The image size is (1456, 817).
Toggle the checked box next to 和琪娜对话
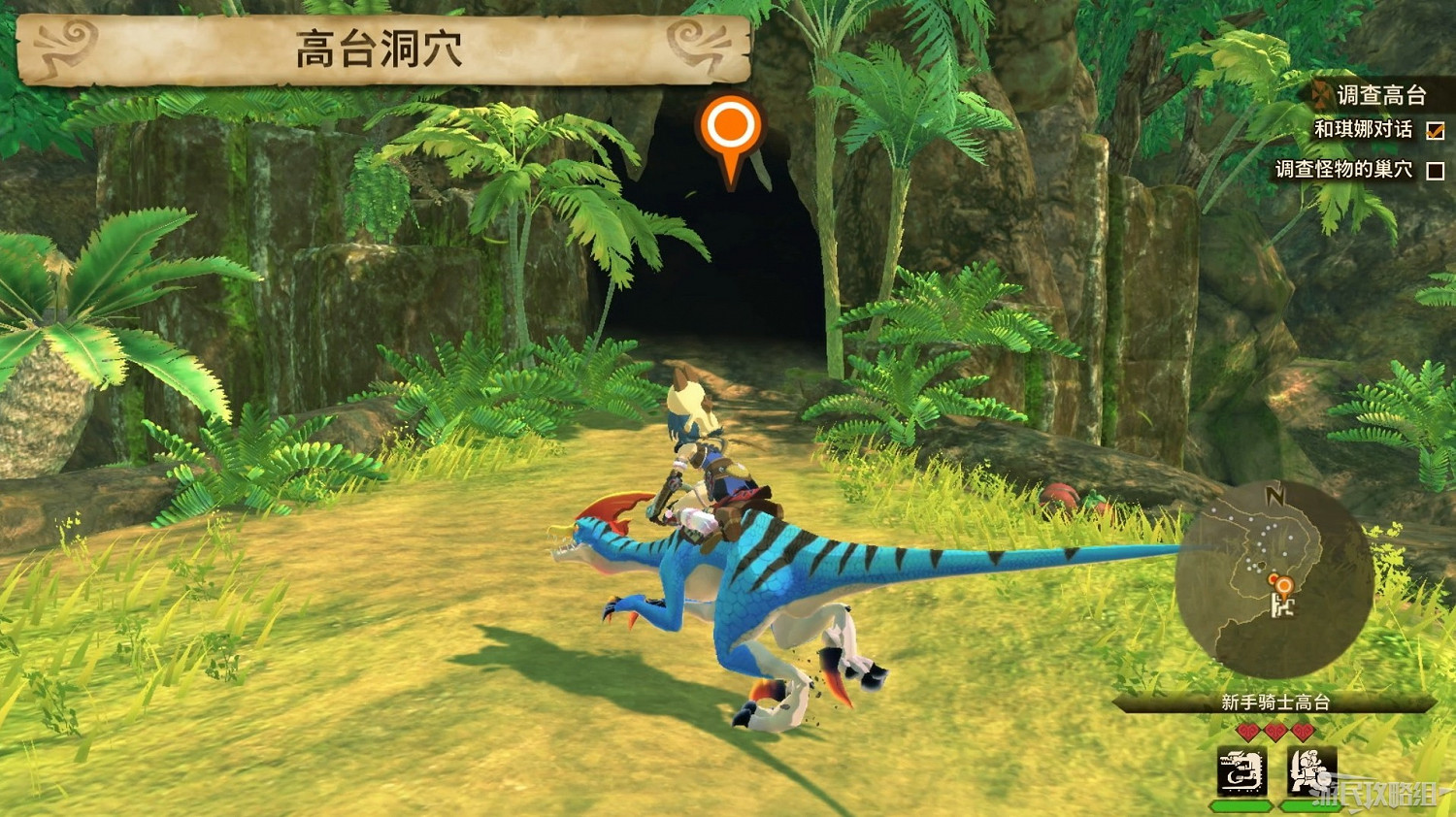[x=1435, y=132]
